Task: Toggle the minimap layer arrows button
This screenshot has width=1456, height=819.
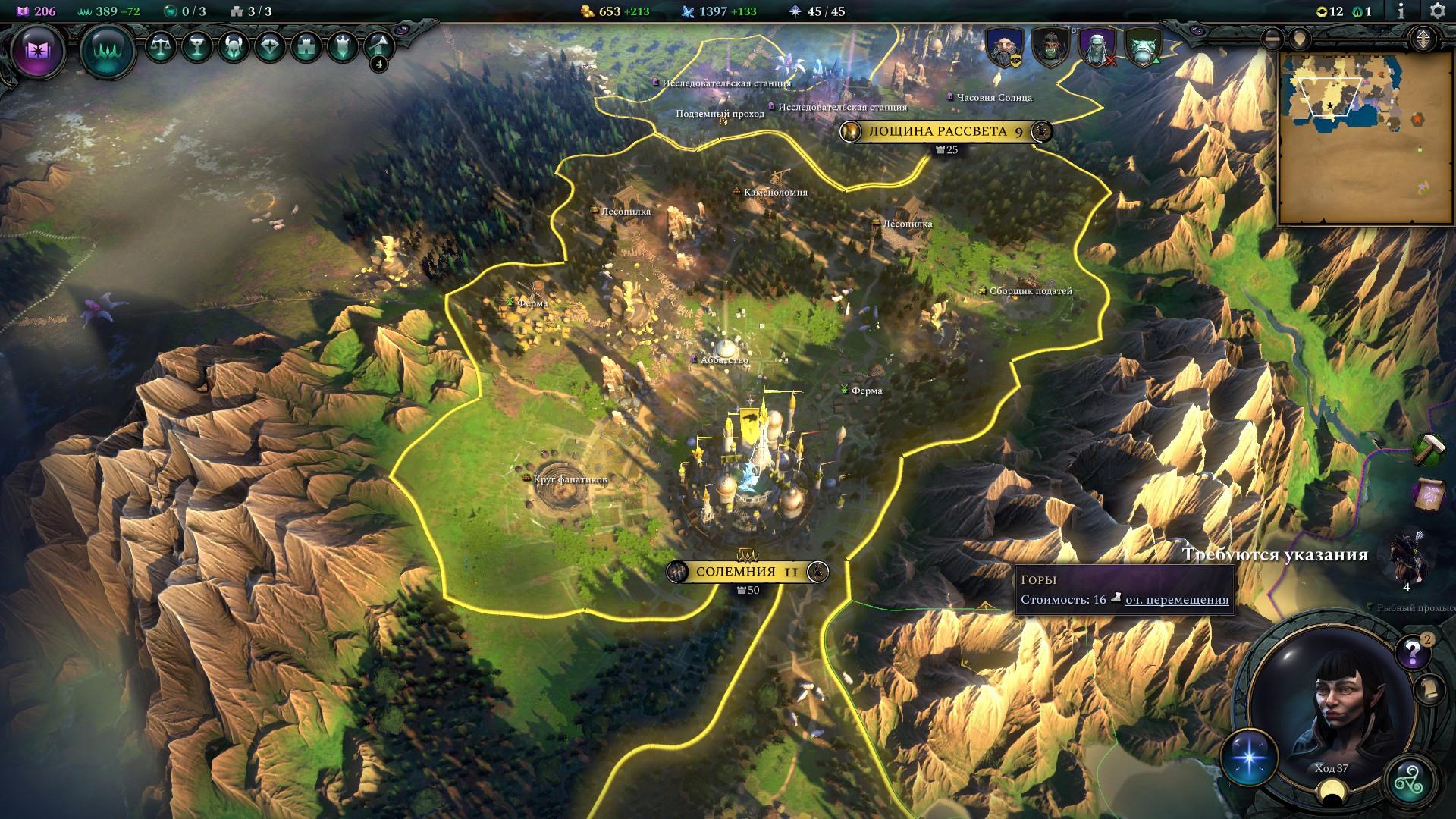Action: (x=1423, y=38)
